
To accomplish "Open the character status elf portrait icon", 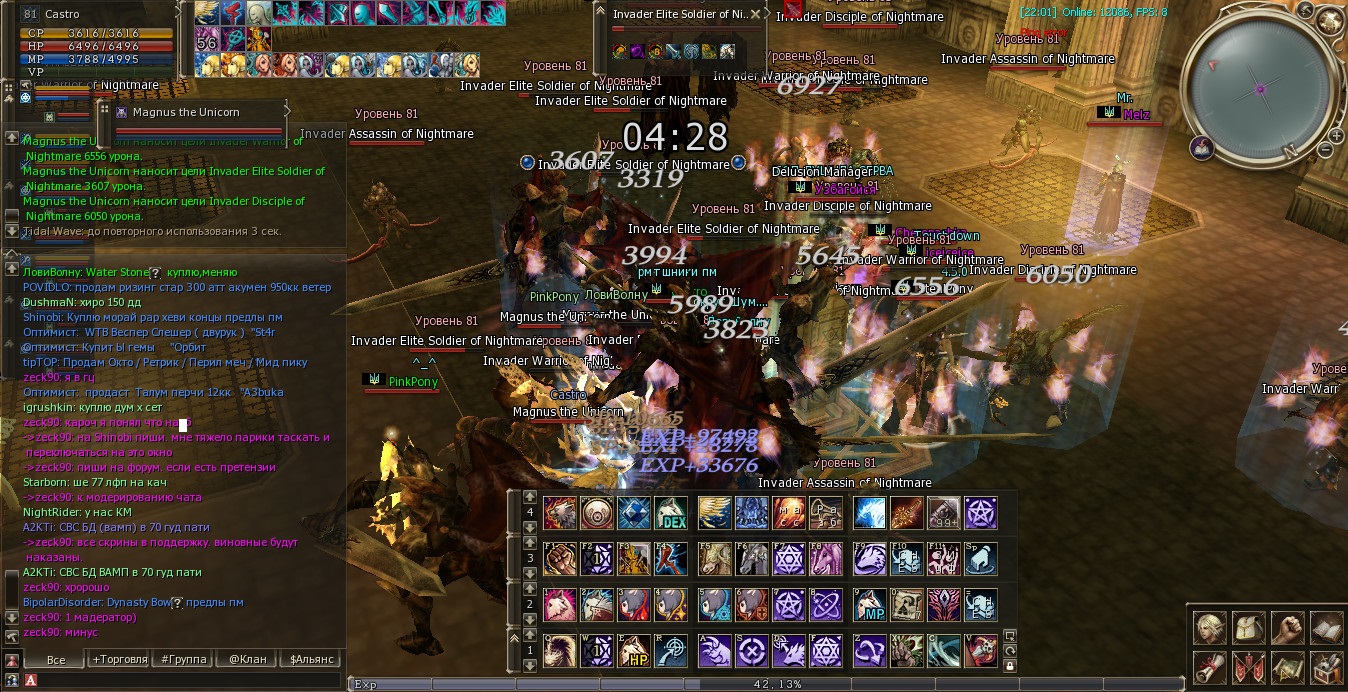I will point(1210,628).
